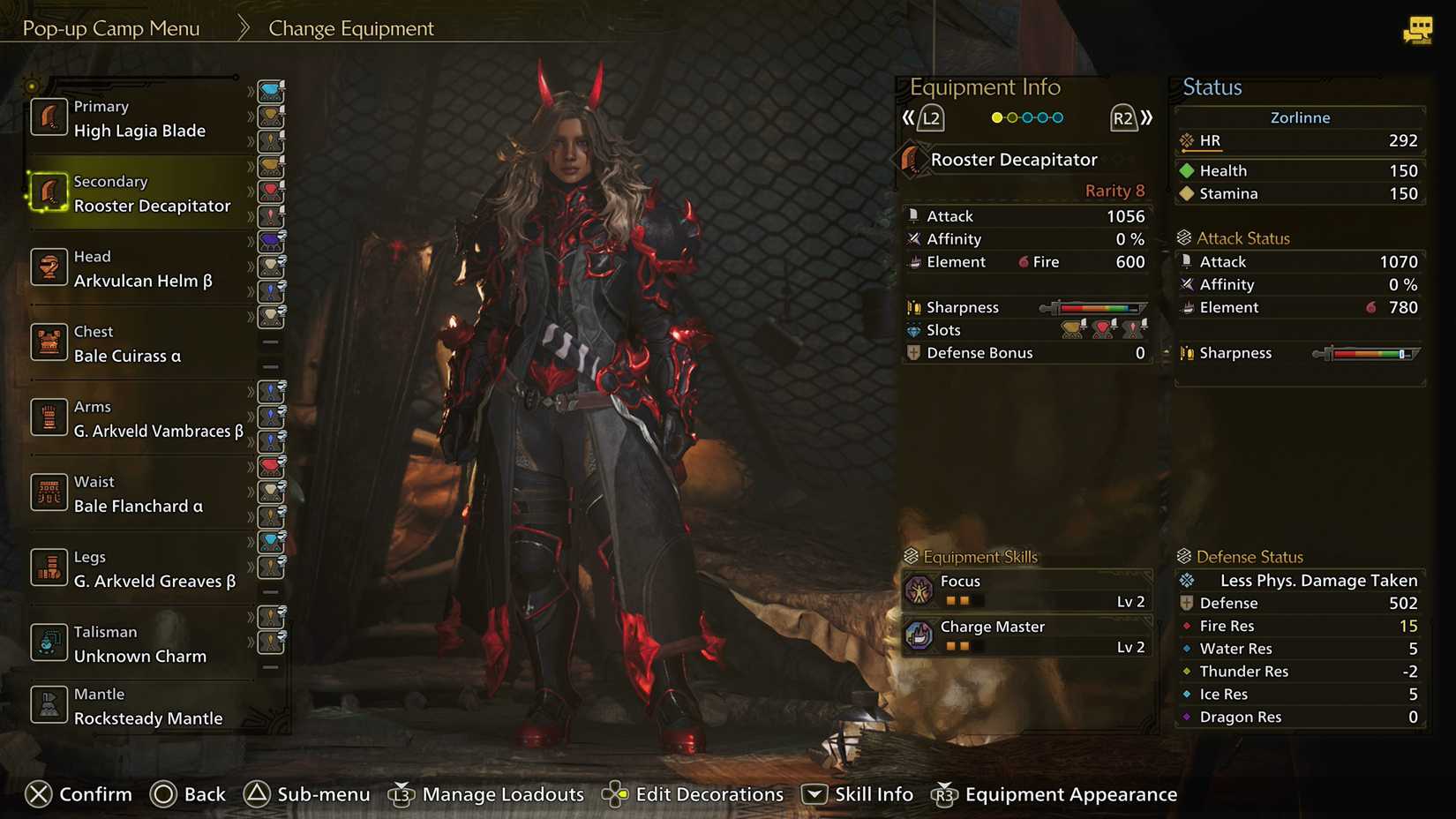Click the Focus skill icon in Equipment Skills

919,590
